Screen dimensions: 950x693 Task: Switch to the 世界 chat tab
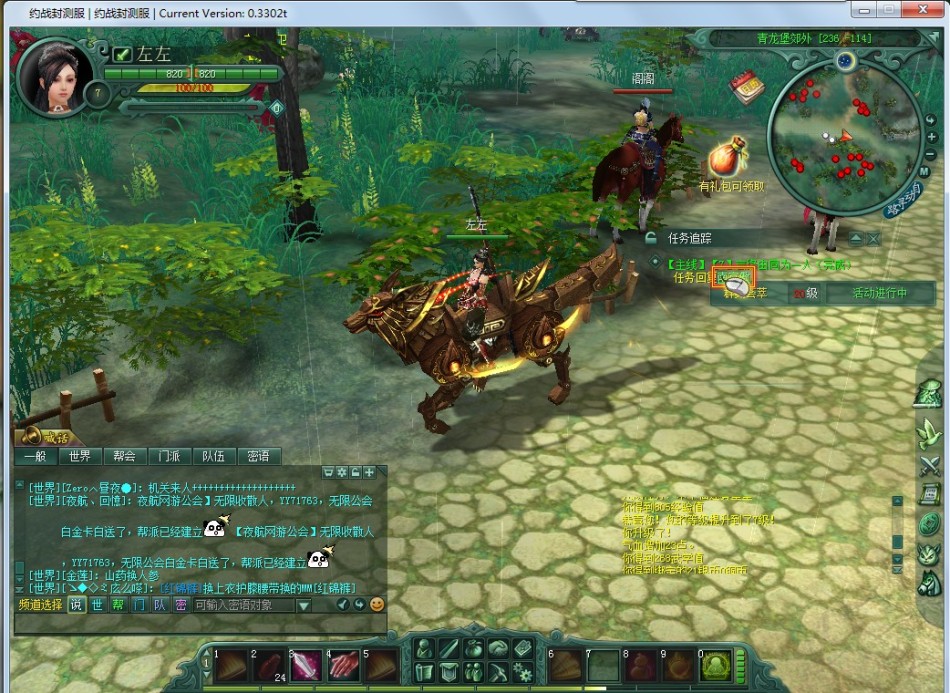80,456
